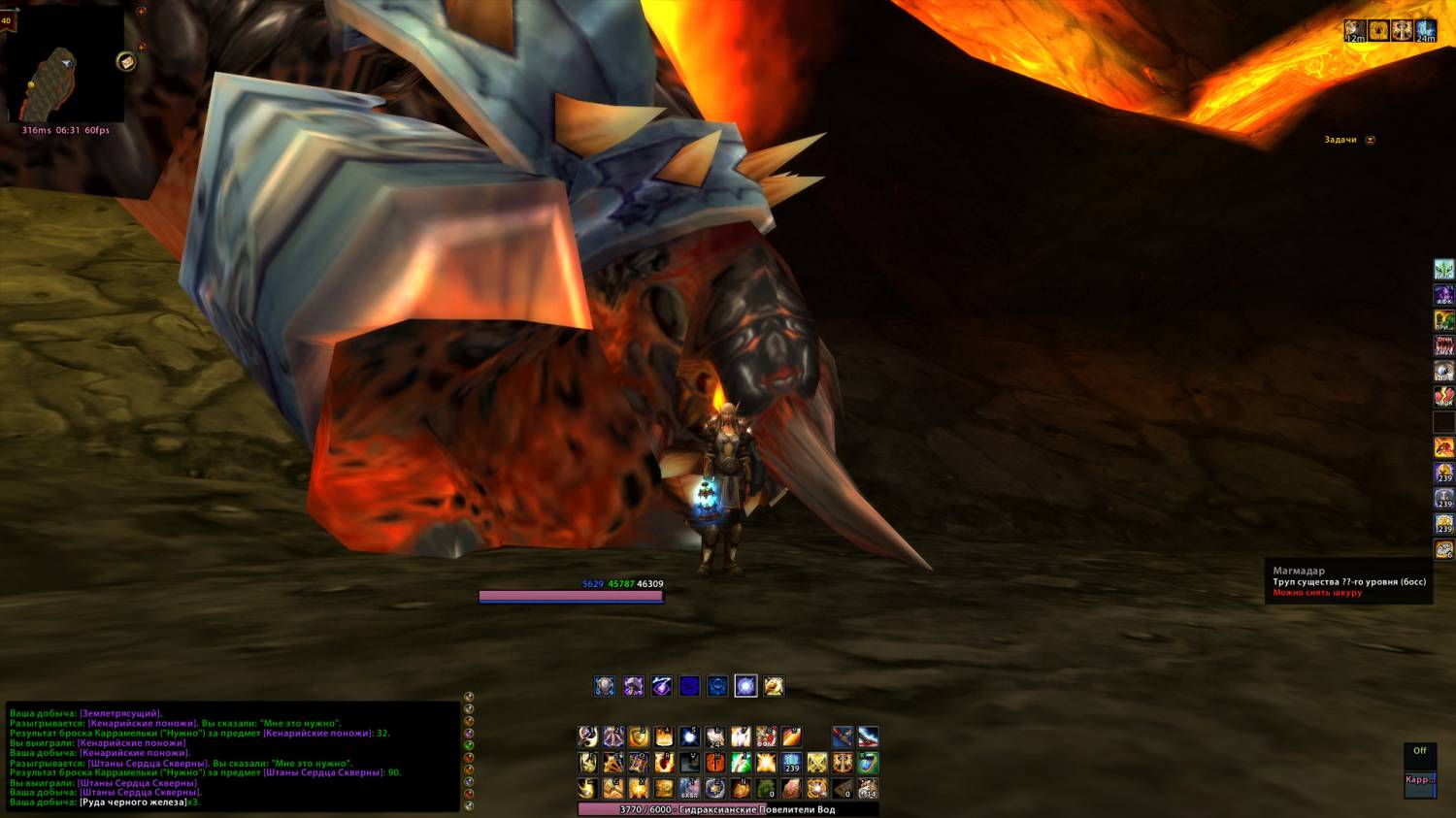Image resolution: width=1456 pixels, height=818 pixels.
Task: Use the blue item with 239 count
Action: 791,763
